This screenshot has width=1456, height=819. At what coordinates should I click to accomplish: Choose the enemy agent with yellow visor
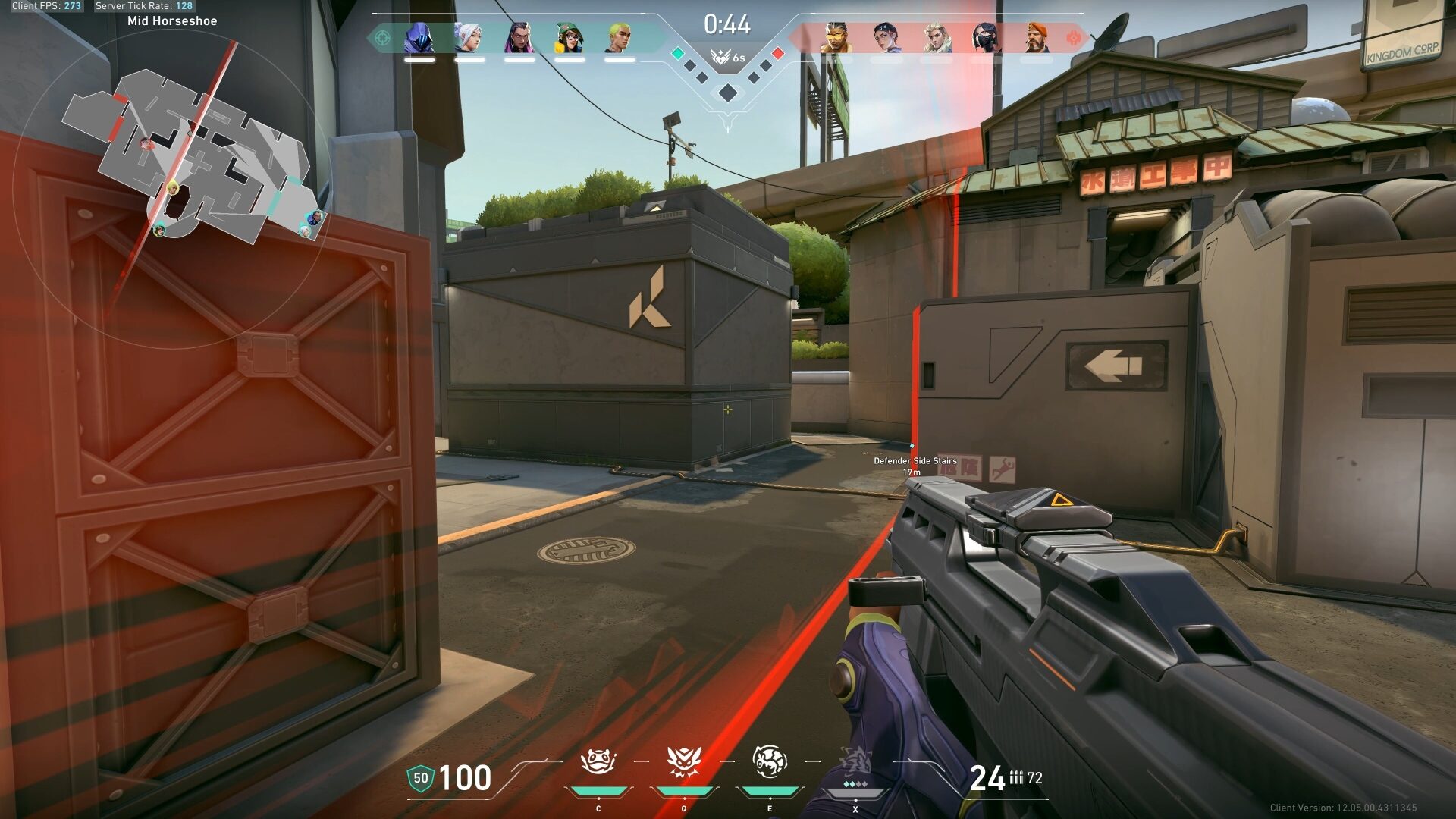[836, 37]
